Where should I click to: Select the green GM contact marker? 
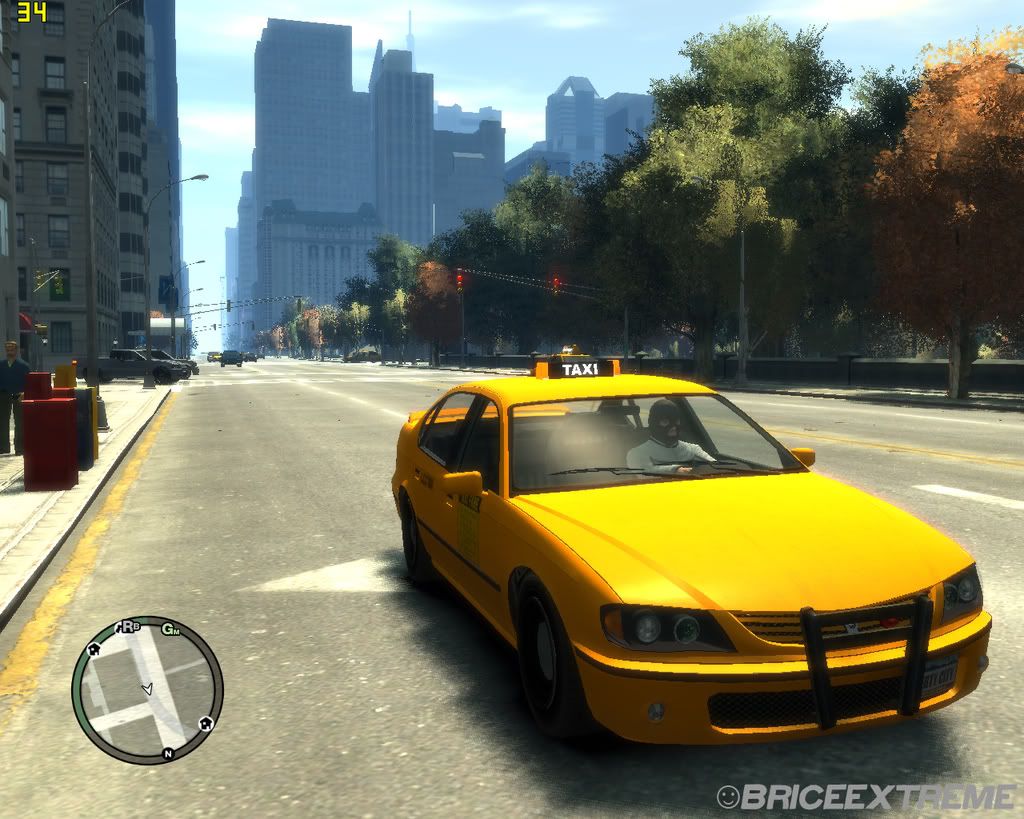[x=171, y=629]
